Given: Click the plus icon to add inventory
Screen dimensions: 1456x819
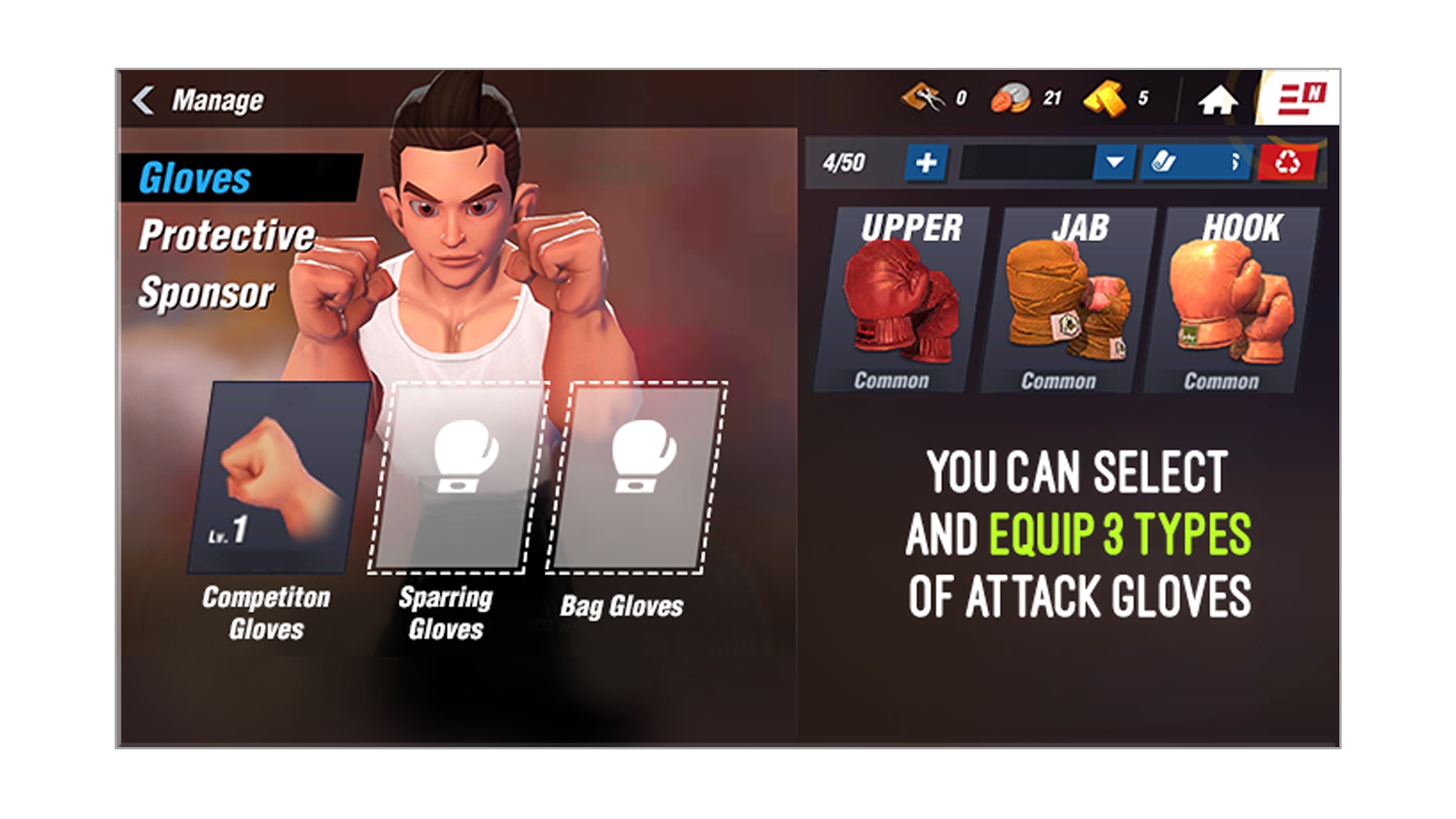Looking at the screenshot, I should [x=926, y=162].
